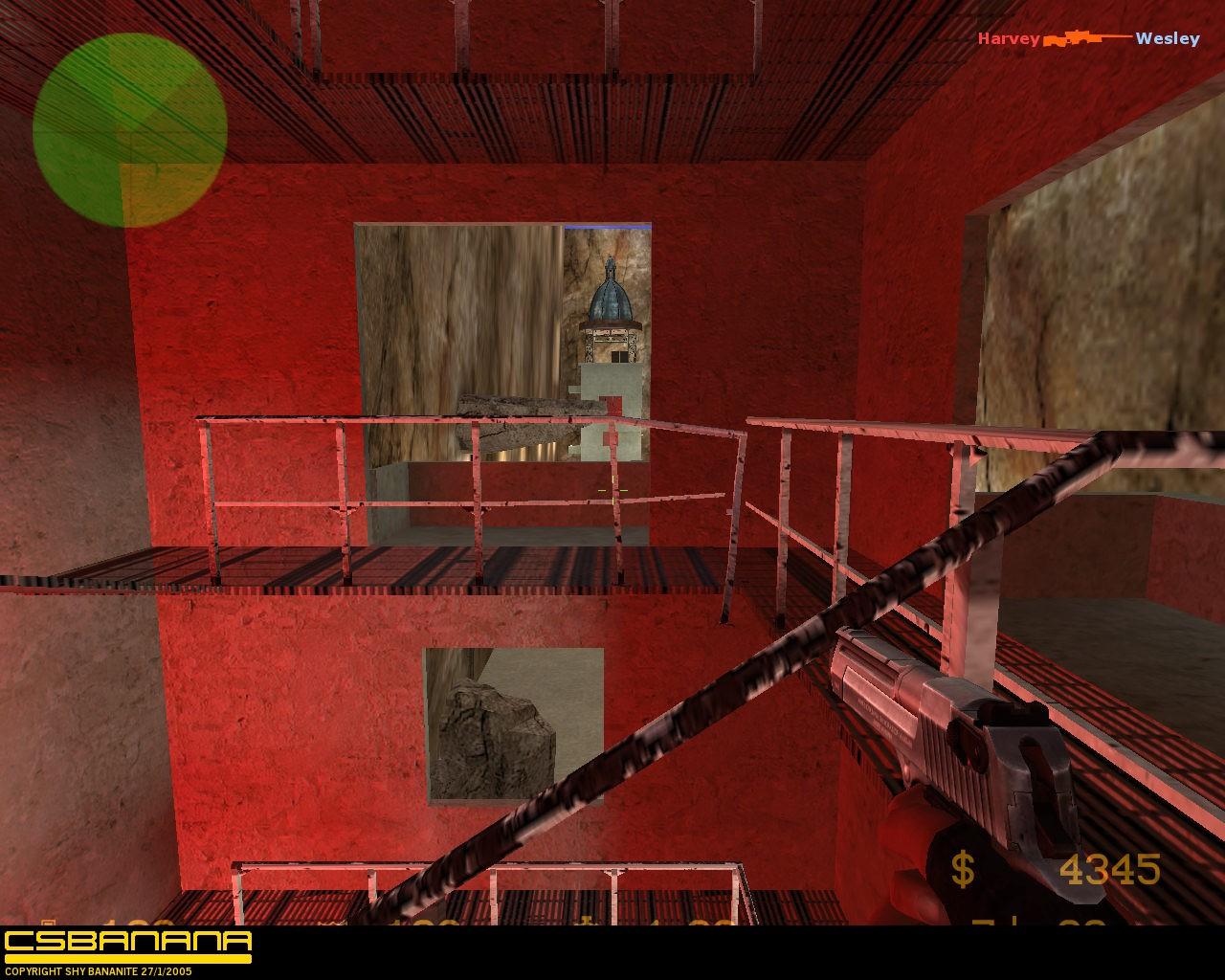Click the CSBANANA logo banner
Screen dimensions: 1225x980
(125, 942)
